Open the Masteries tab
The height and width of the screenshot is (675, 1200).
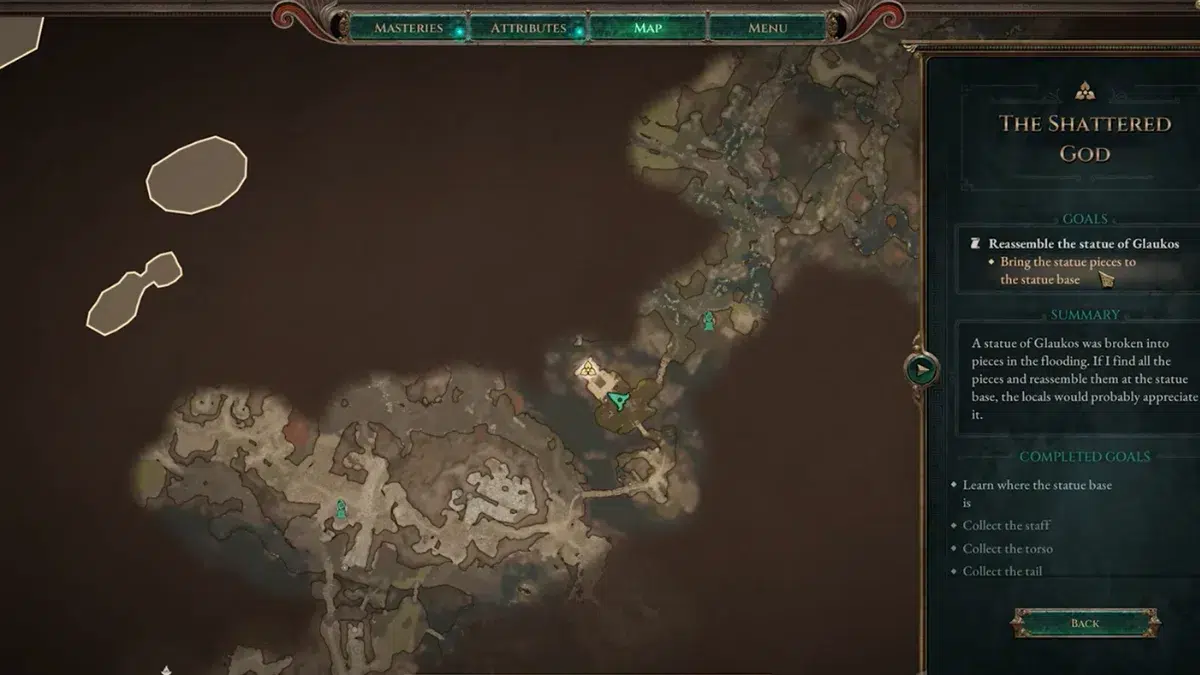pyautogui.click(x=408, y=28)
